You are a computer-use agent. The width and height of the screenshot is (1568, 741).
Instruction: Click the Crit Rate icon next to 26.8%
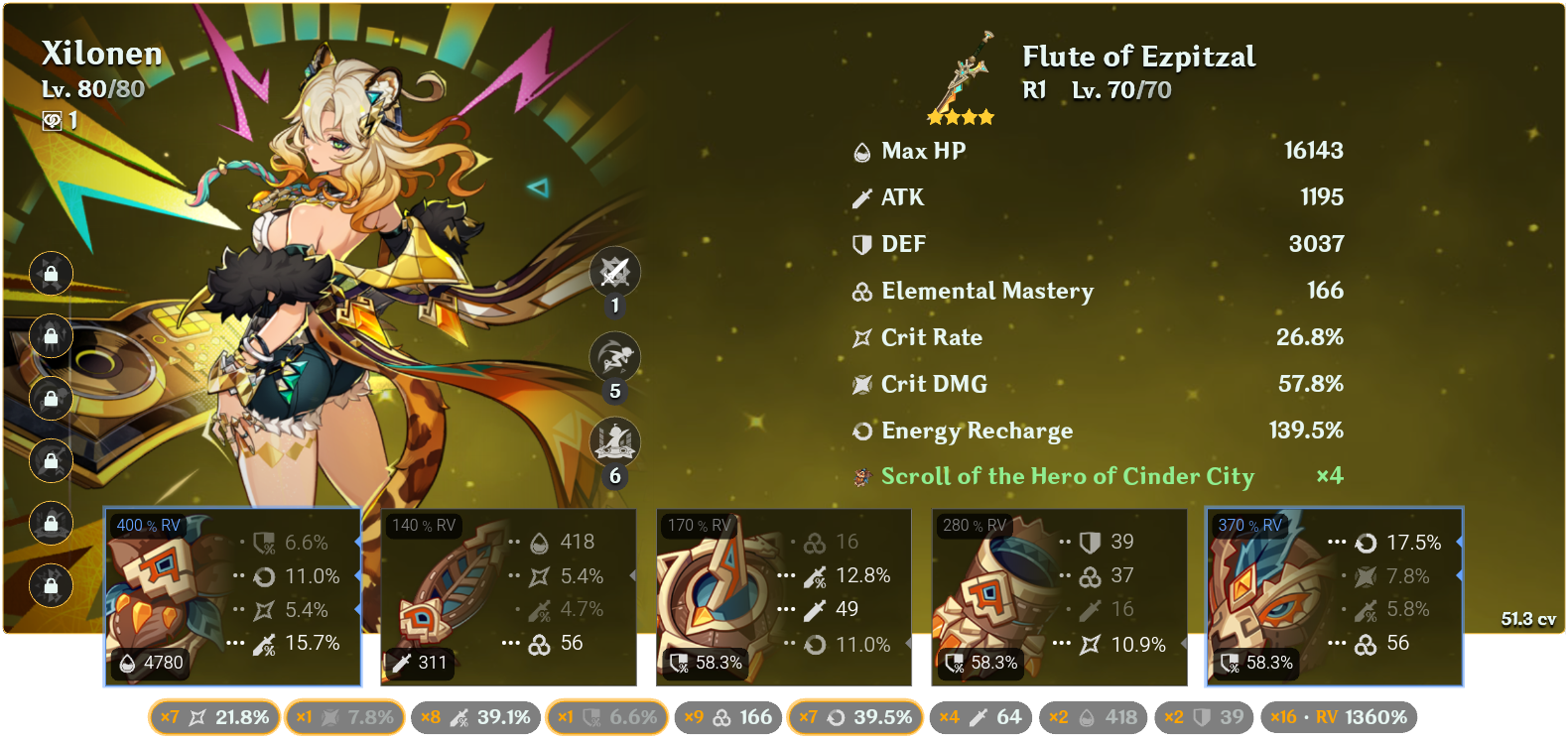860,337
